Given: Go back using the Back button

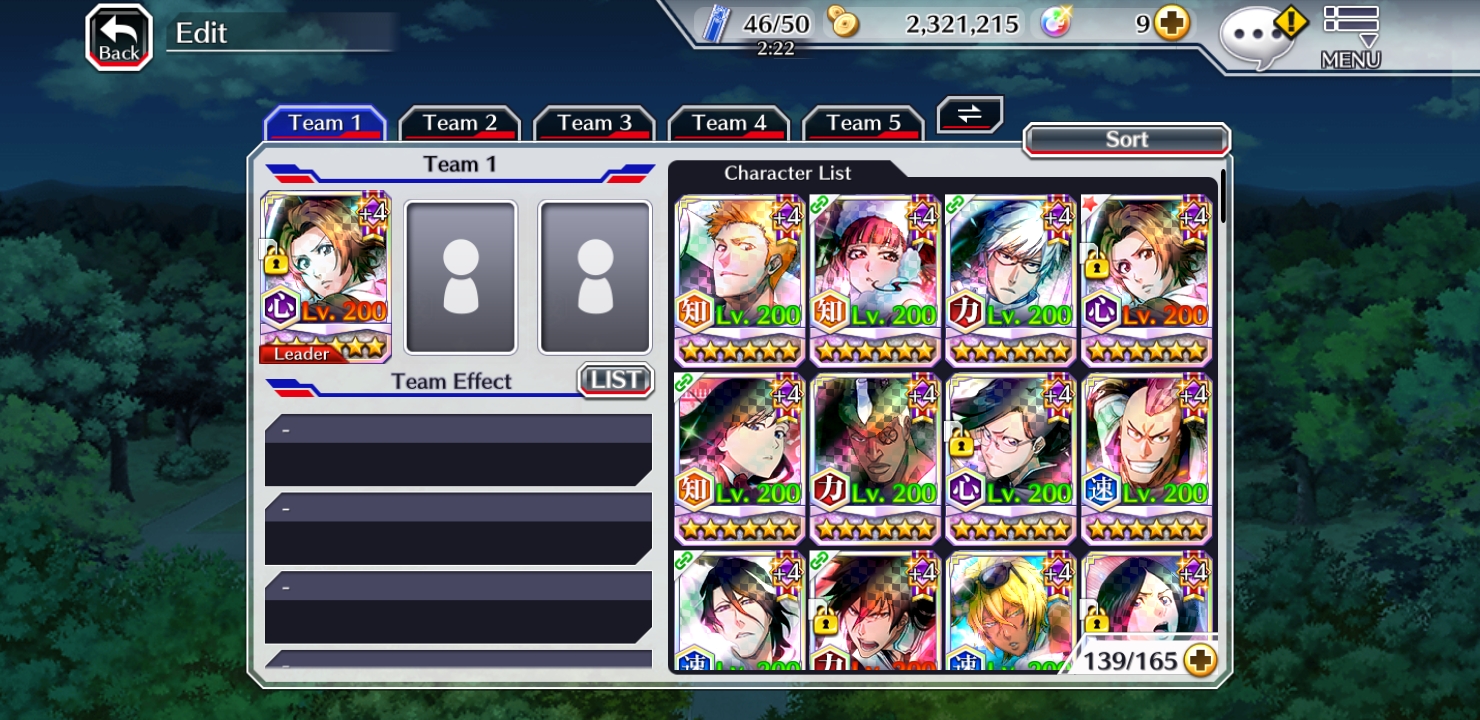Looking at the screenshot, I should 119,38.
